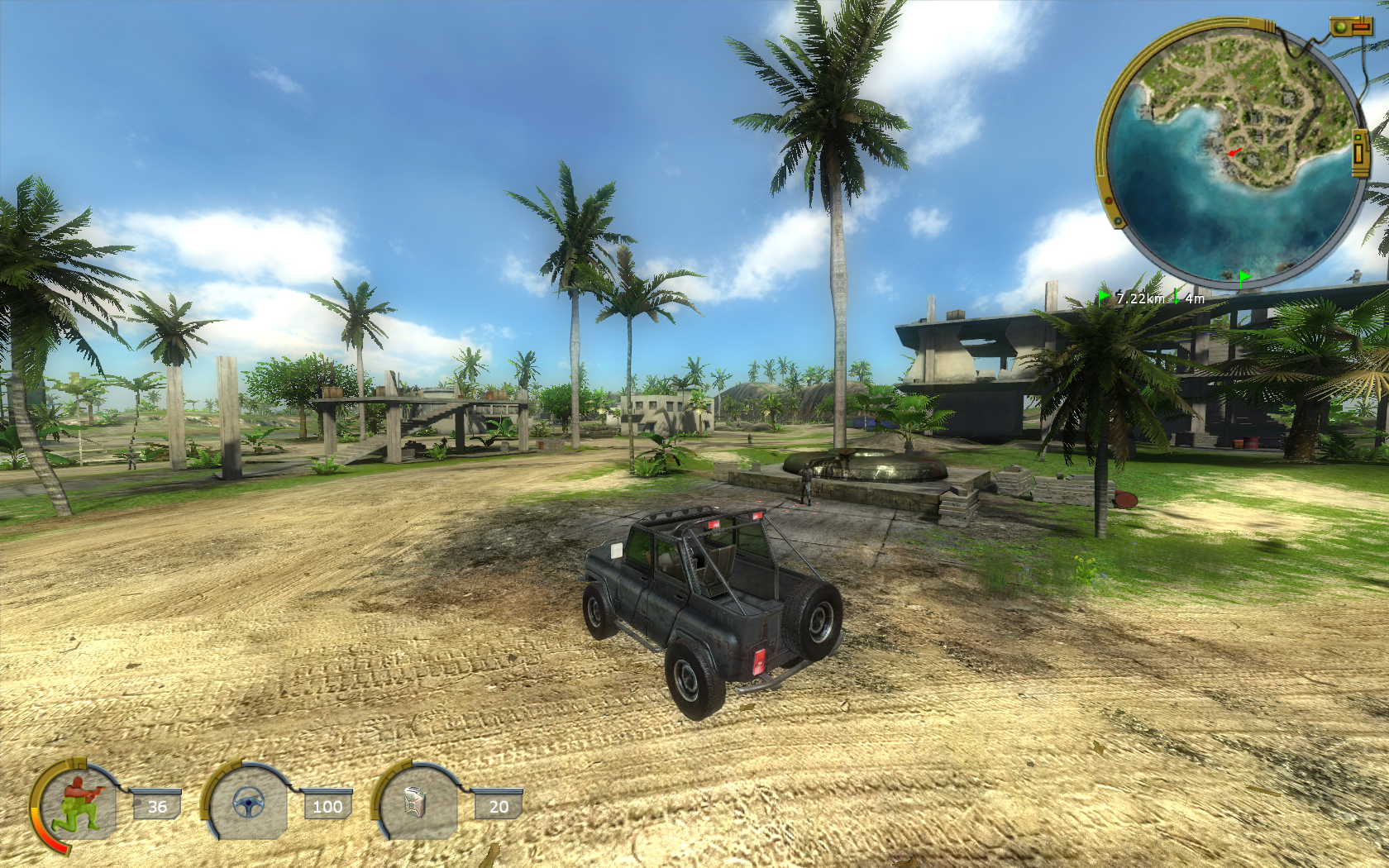
Task: Click the red player marker on the minimap
Action: [1234, 152]
